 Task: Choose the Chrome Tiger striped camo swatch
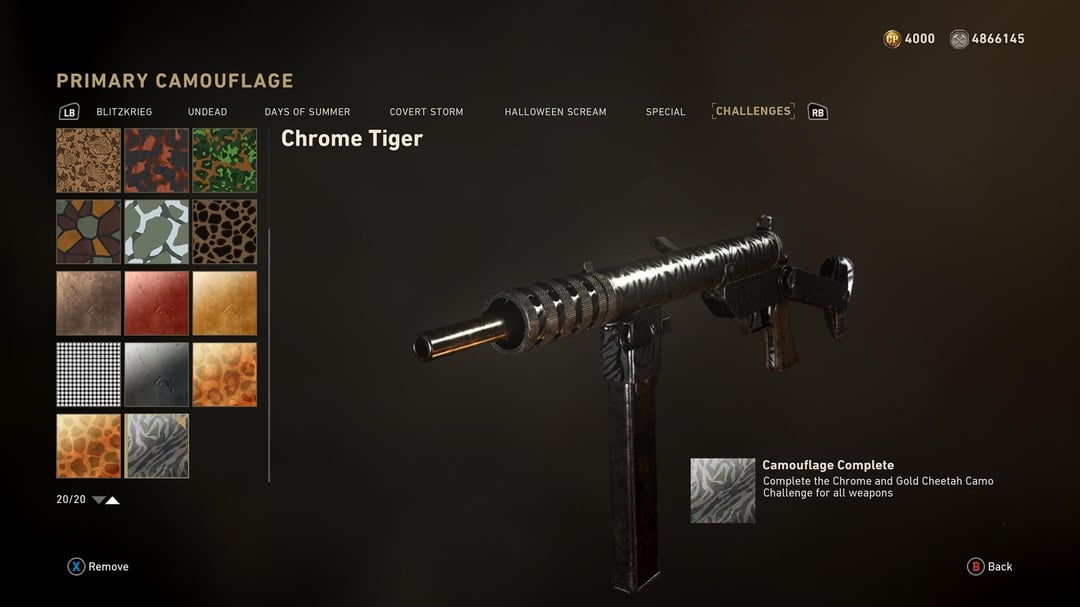(x=156, y=446)
